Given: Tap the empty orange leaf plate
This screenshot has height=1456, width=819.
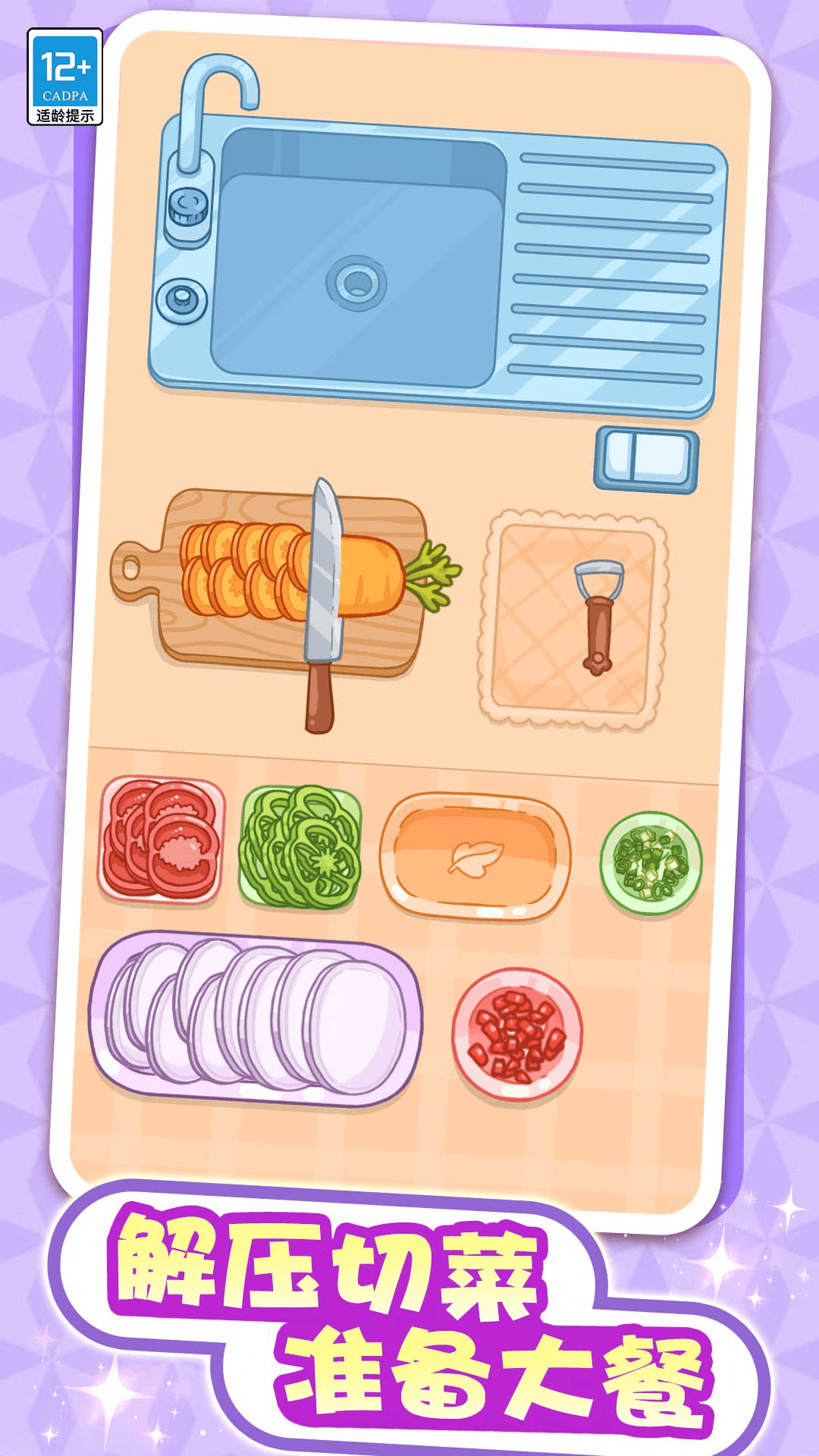Looking at the screenshot, I should (475, 856).
